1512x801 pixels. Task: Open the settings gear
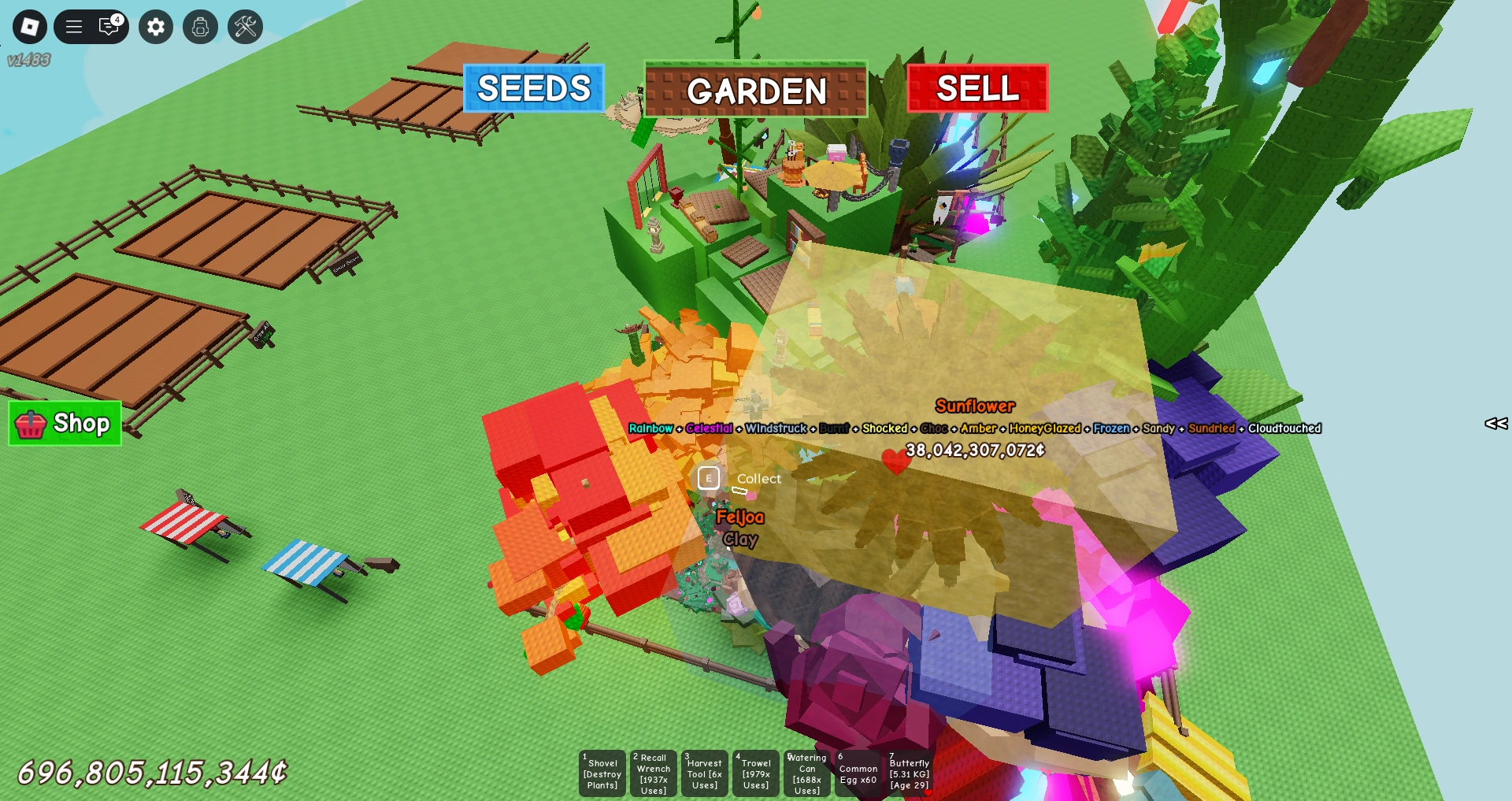coord(155,26)
